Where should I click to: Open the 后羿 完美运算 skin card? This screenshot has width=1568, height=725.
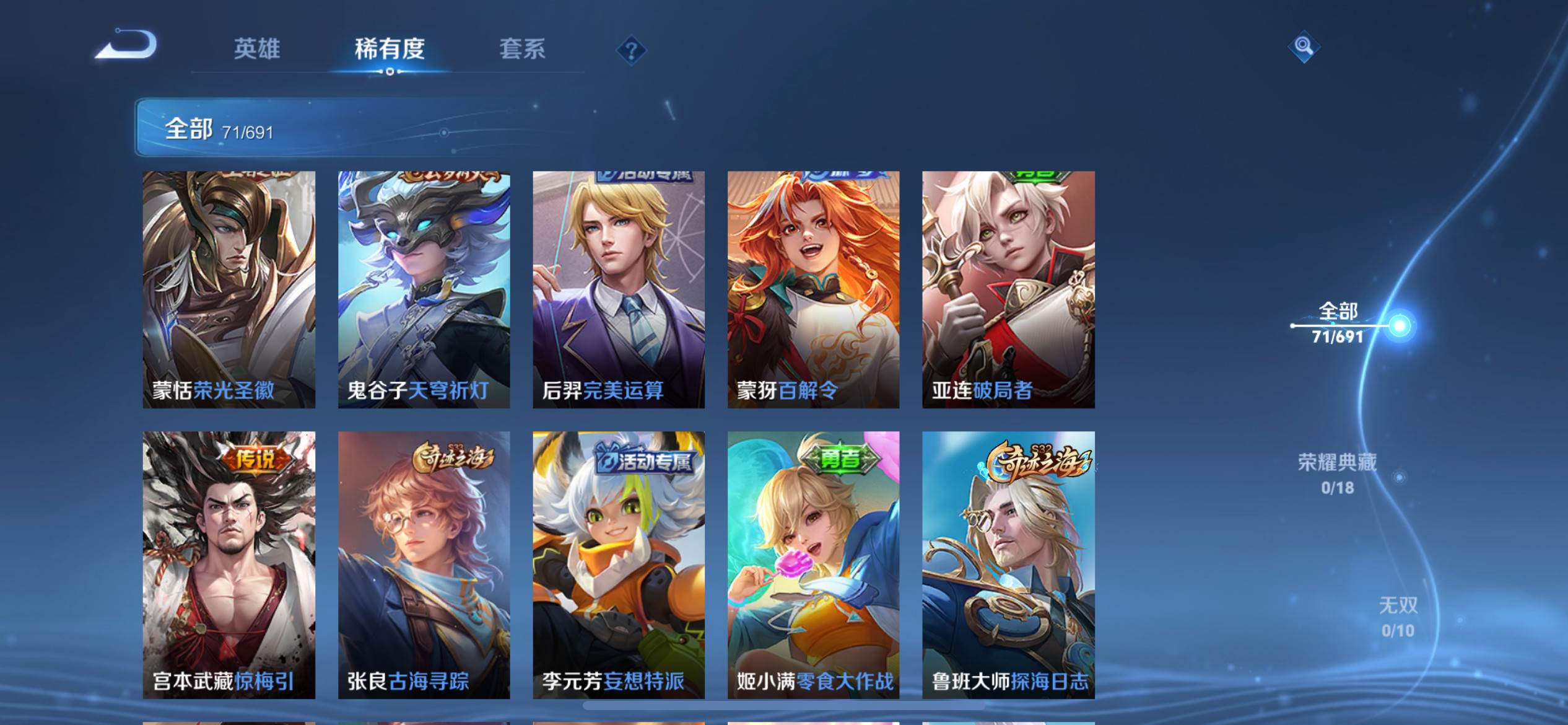tap(619, 289)
